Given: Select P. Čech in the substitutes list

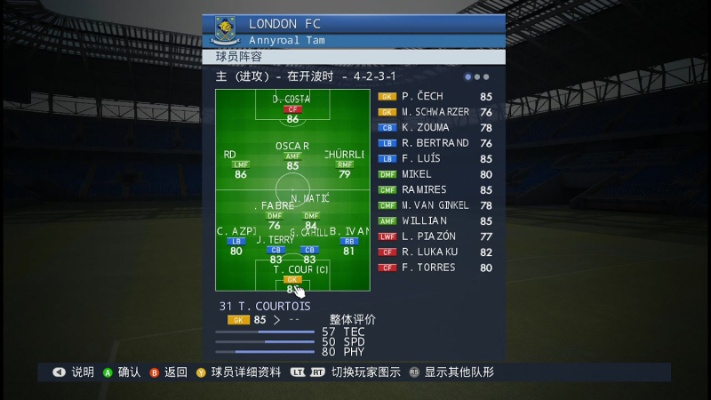Looking at the screenshot, I should pos(436,96).
